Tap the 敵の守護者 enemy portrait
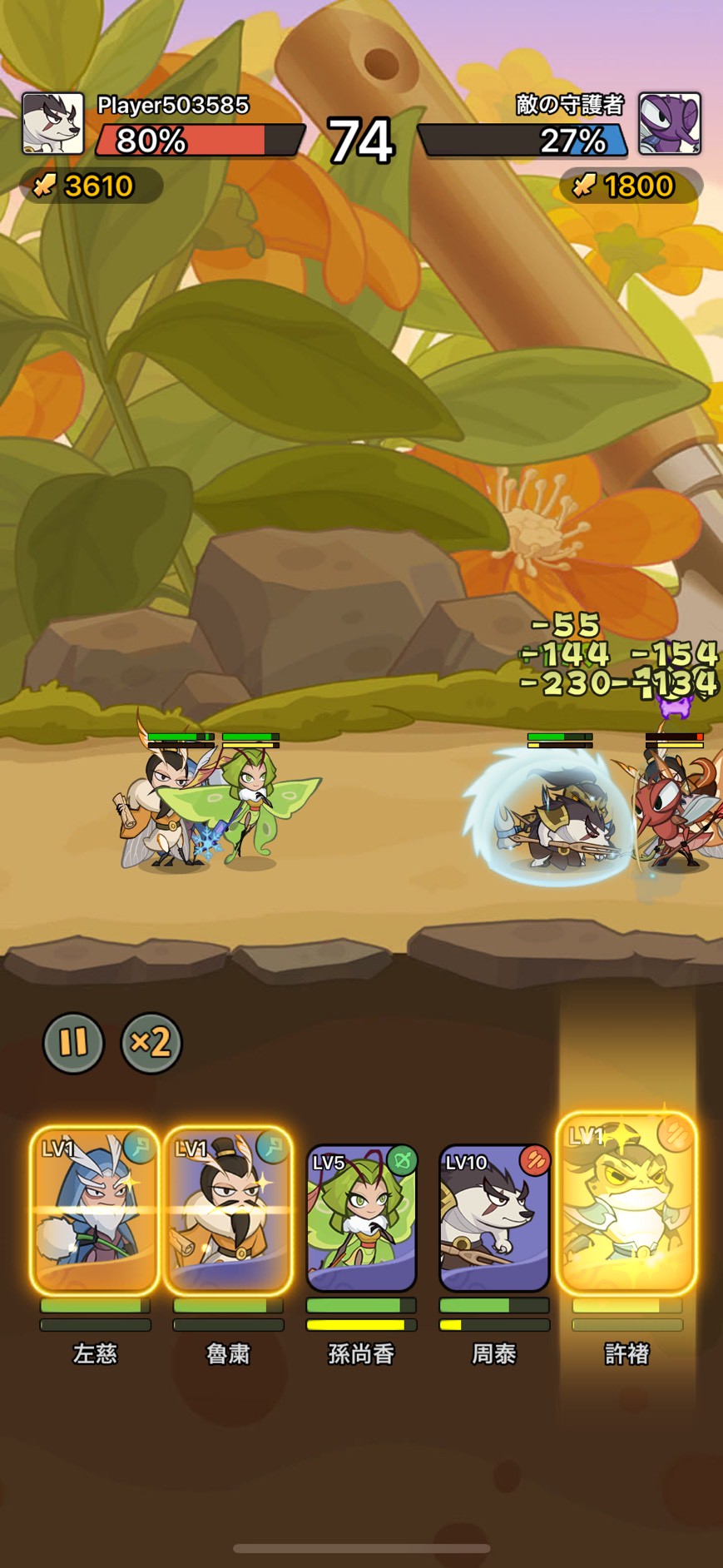The height and width of the screenshot is (1568, 723). (x=670, y=123)
